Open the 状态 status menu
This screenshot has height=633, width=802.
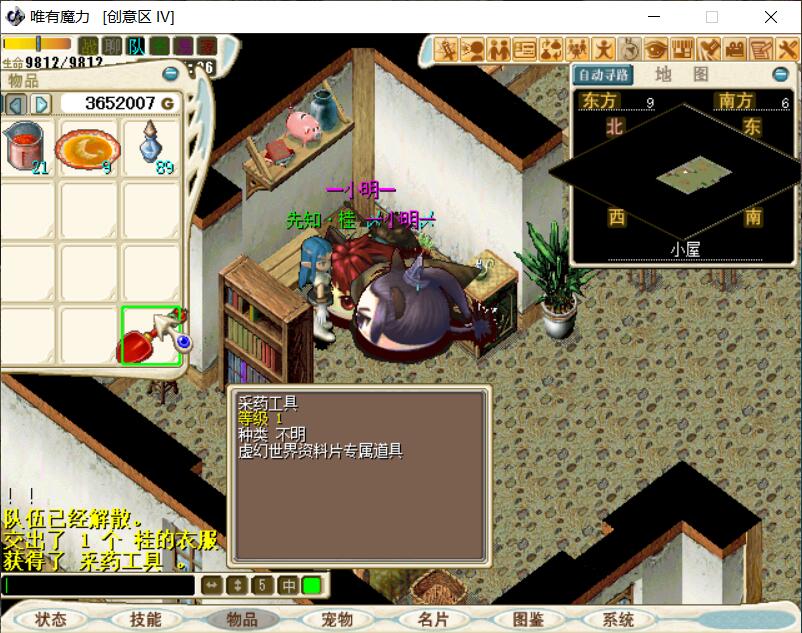click(54, 619)
